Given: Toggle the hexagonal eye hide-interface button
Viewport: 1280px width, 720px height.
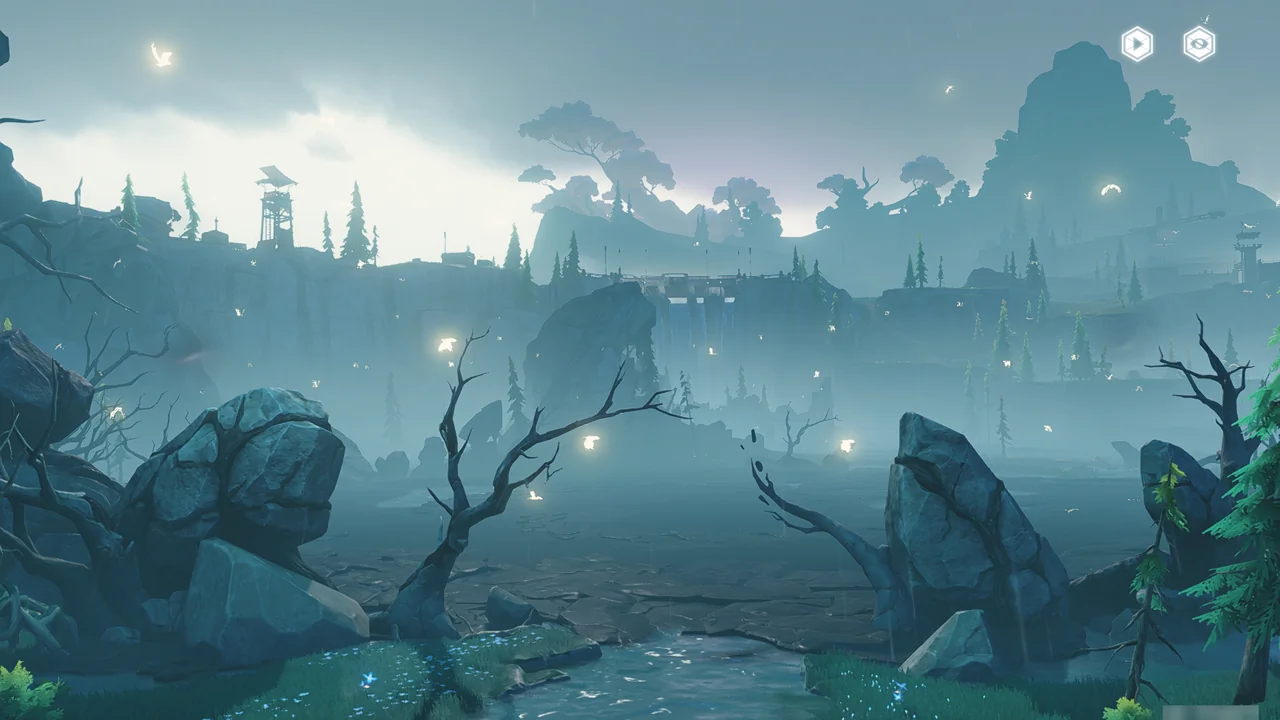Looking at the screenshot, I should [1199, 44].
